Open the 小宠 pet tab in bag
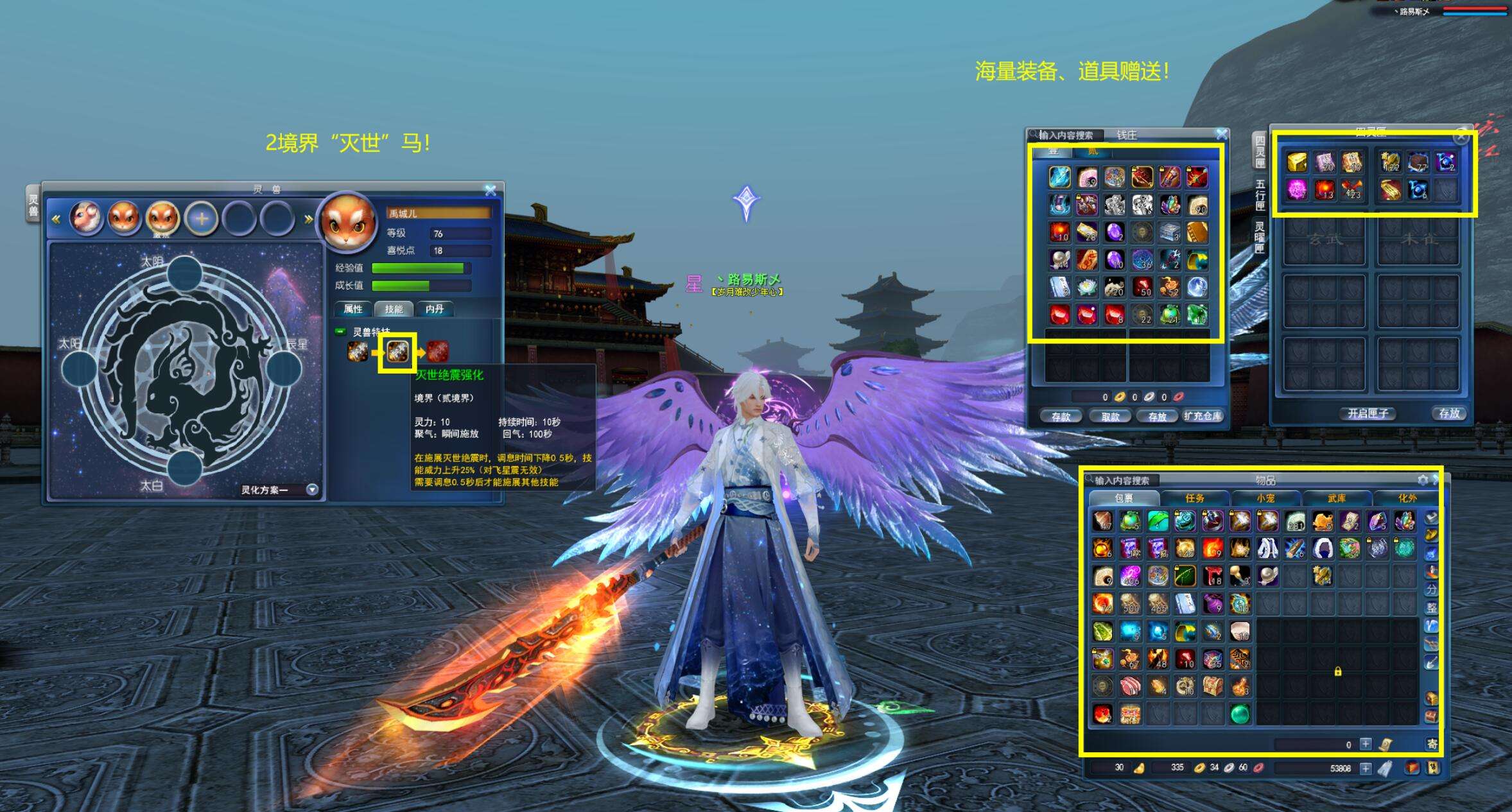Screen dimensions: 1512x812 (x=1265, y=498)
